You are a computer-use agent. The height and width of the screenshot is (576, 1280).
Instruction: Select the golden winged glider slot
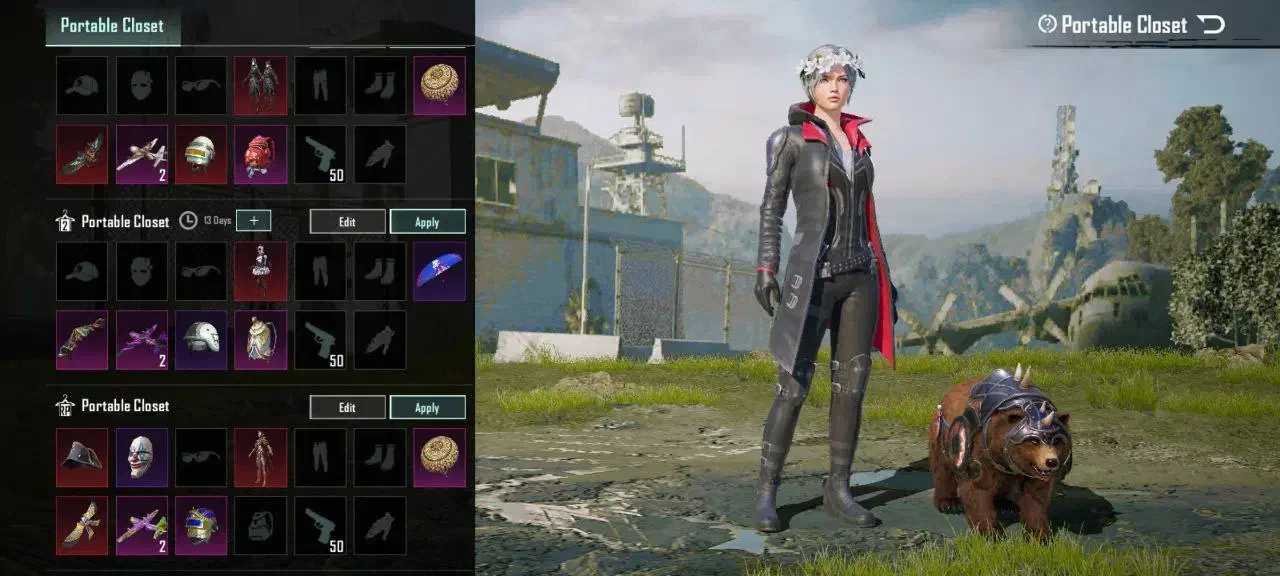point(82,525)
